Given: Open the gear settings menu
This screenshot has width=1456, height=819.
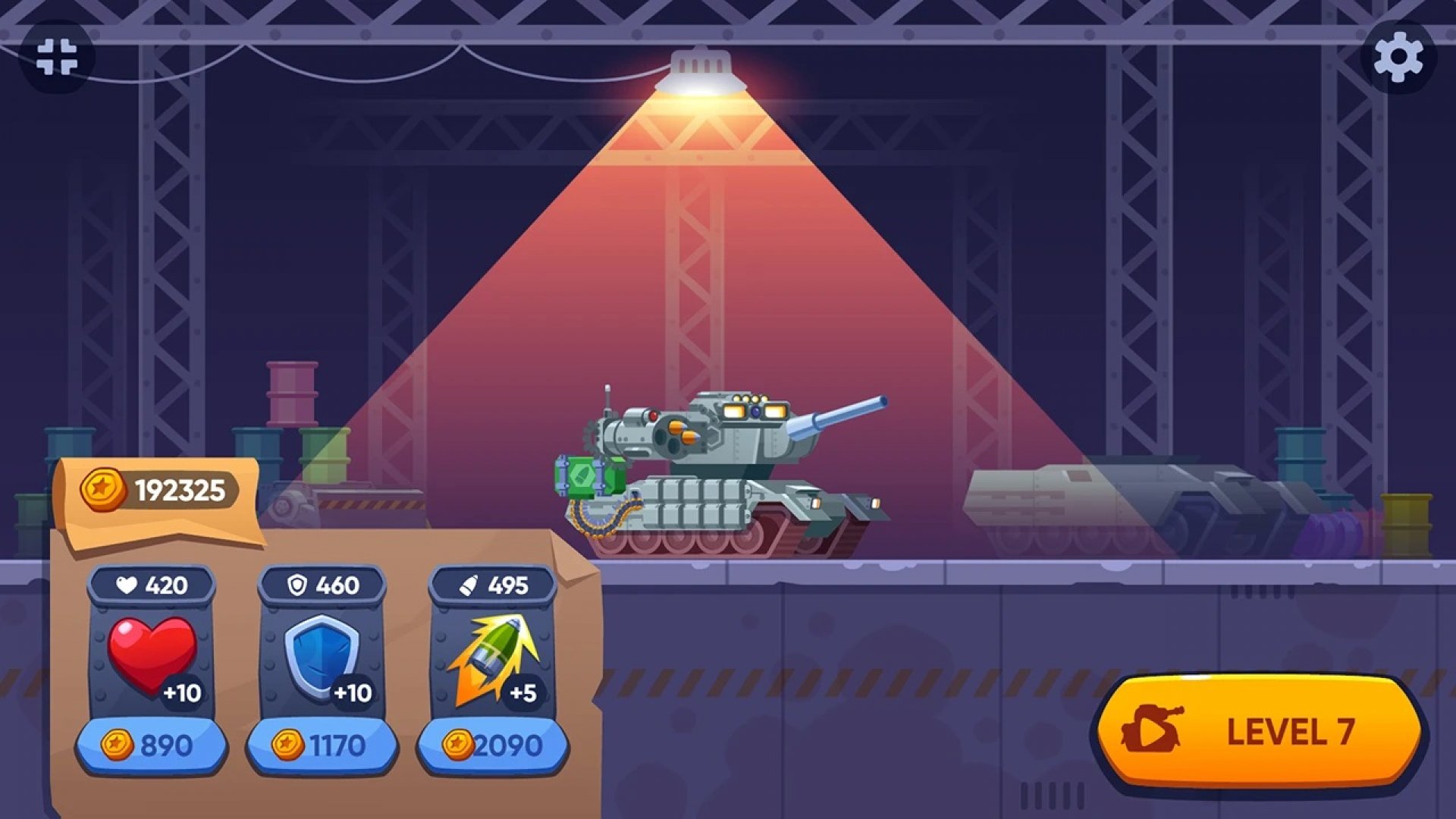Looking at the screenshot, I should pyautogui.click(x=1398, y=57).
